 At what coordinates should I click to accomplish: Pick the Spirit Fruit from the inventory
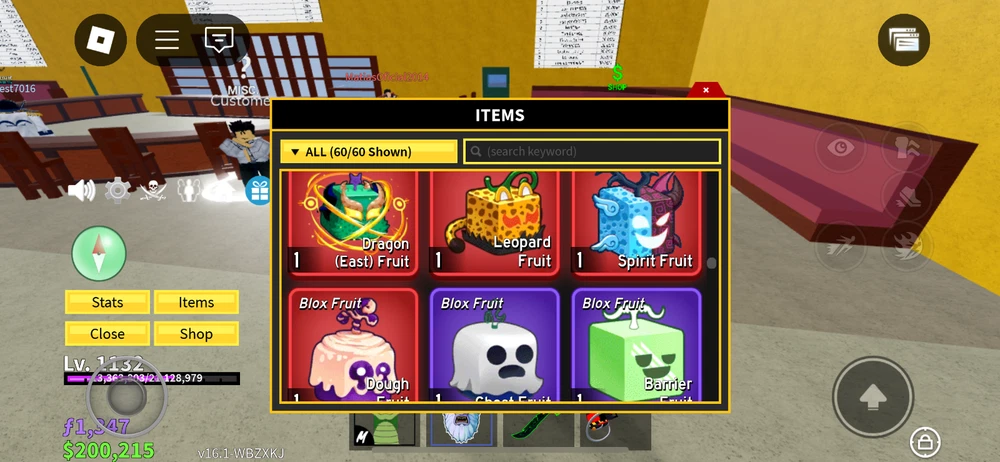[636, 222]
